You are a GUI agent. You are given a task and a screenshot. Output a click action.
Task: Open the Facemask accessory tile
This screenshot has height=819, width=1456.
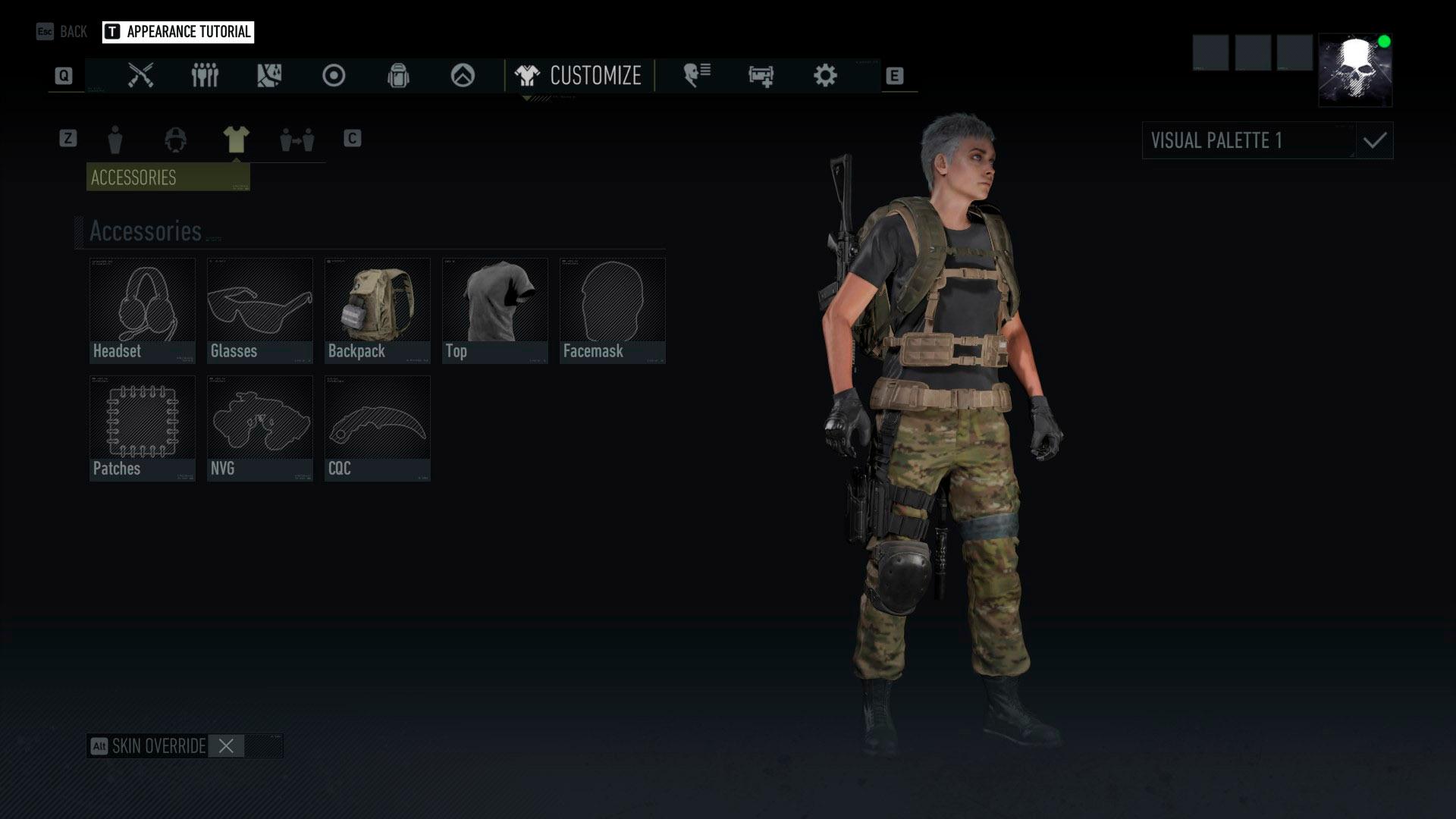point(613,310)
